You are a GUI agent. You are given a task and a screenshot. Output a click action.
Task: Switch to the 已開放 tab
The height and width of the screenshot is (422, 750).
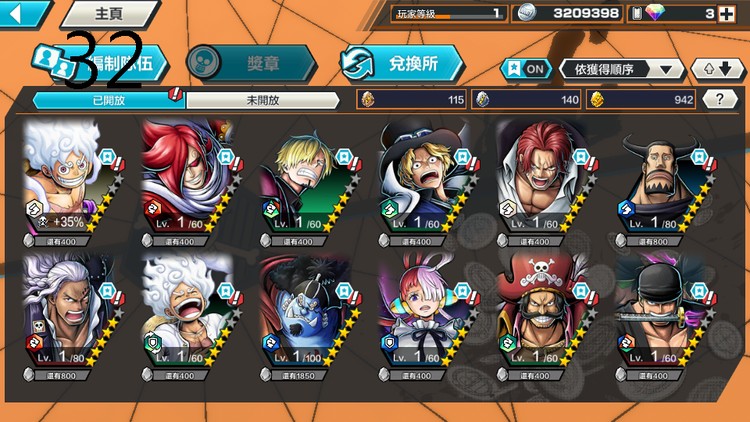pos(106,100)
